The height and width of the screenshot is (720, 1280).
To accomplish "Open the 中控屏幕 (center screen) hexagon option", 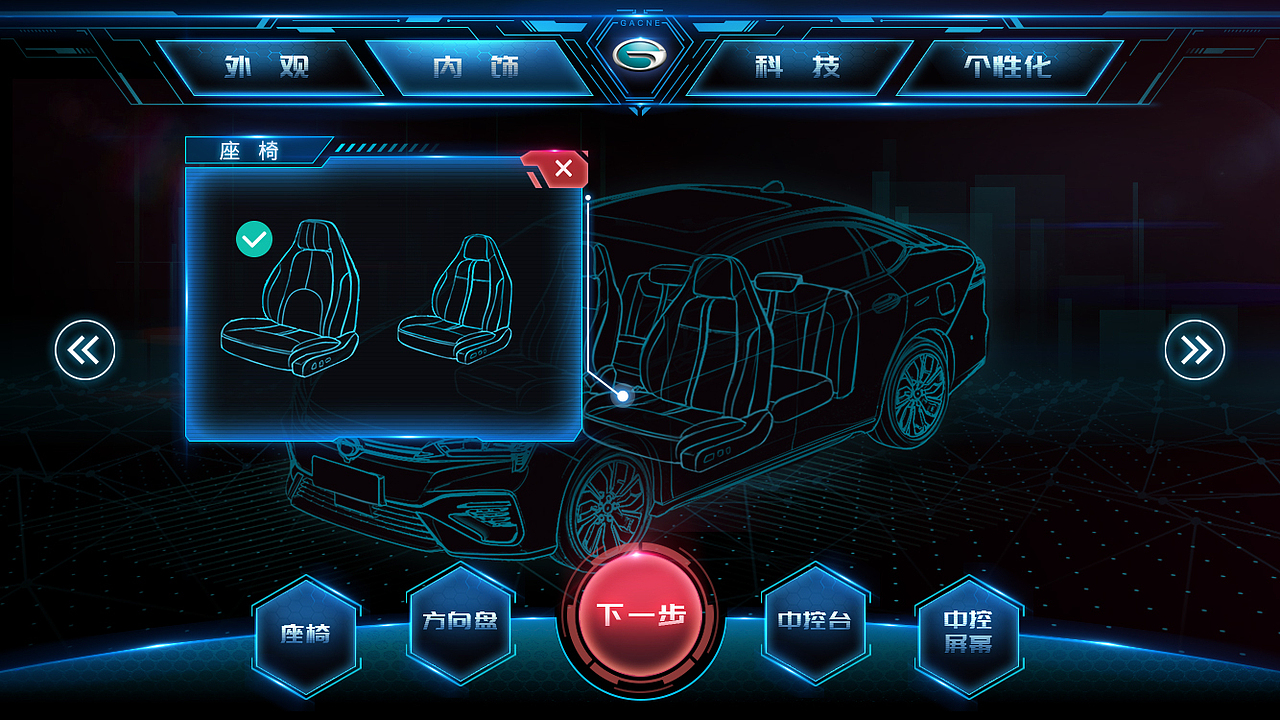I will click(971, 630).
